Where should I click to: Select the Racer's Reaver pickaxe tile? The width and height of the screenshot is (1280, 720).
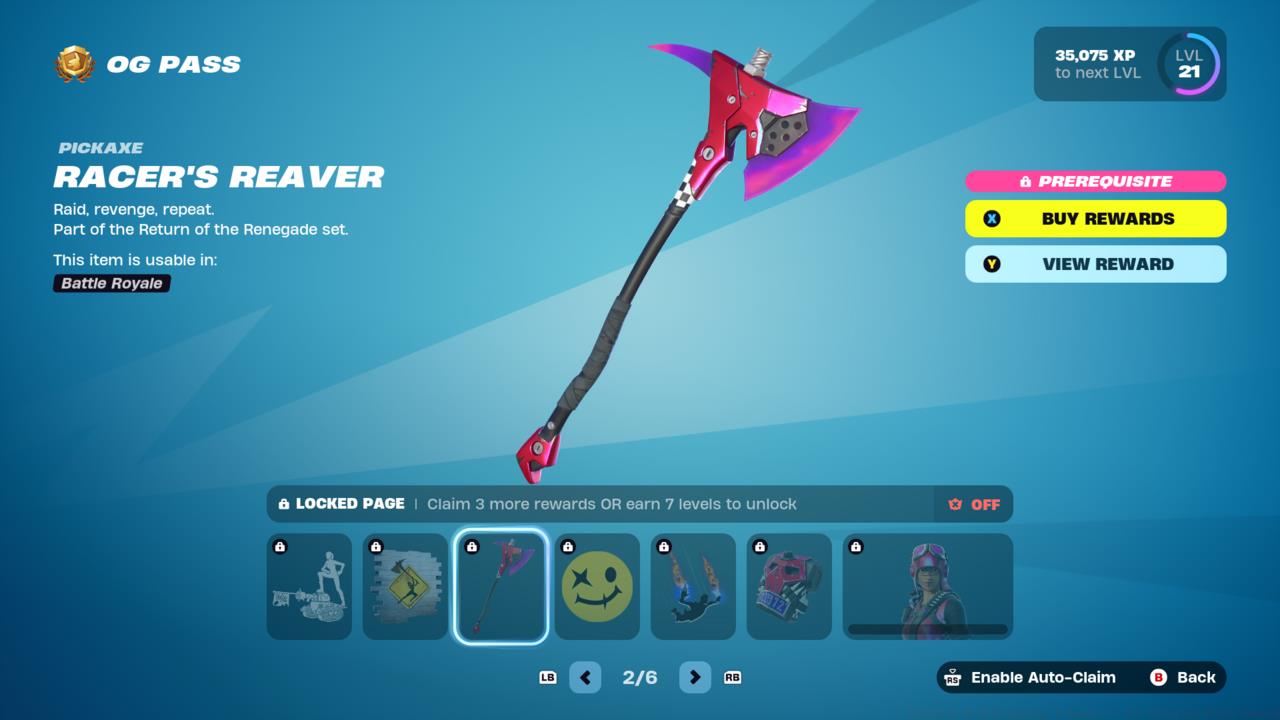pyautogui.click(x=501, y=587)
